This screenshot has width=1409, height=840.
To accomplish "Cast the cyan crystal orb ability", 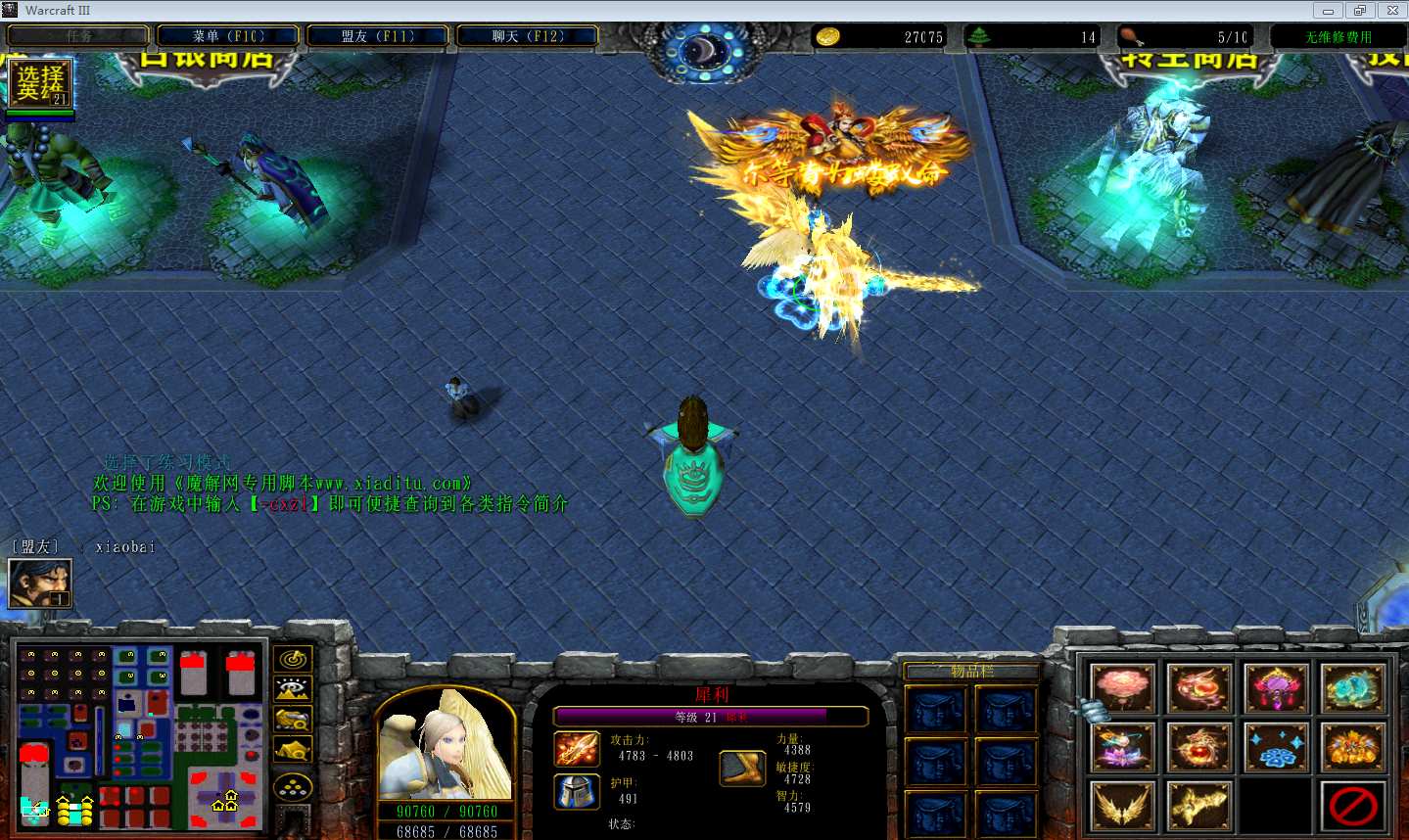I will click(1352, 687).
